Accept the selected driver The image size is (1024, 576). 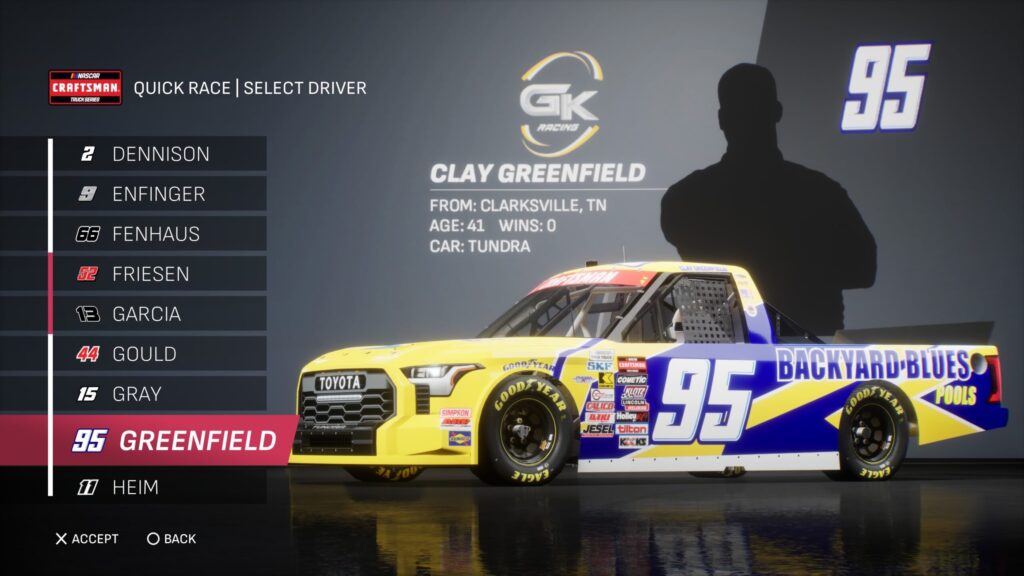(x=86, y=539)
